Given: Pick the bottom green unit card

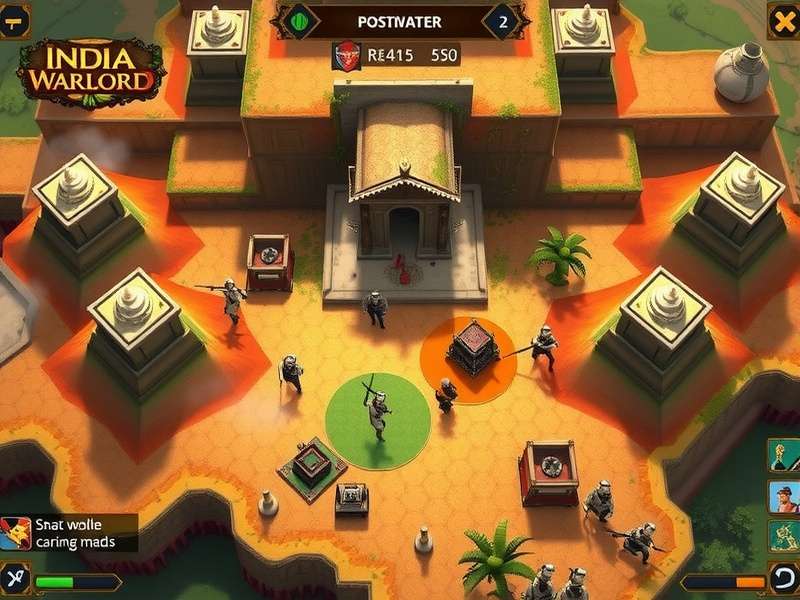Looking at the screenshot, I should [784, 533].
